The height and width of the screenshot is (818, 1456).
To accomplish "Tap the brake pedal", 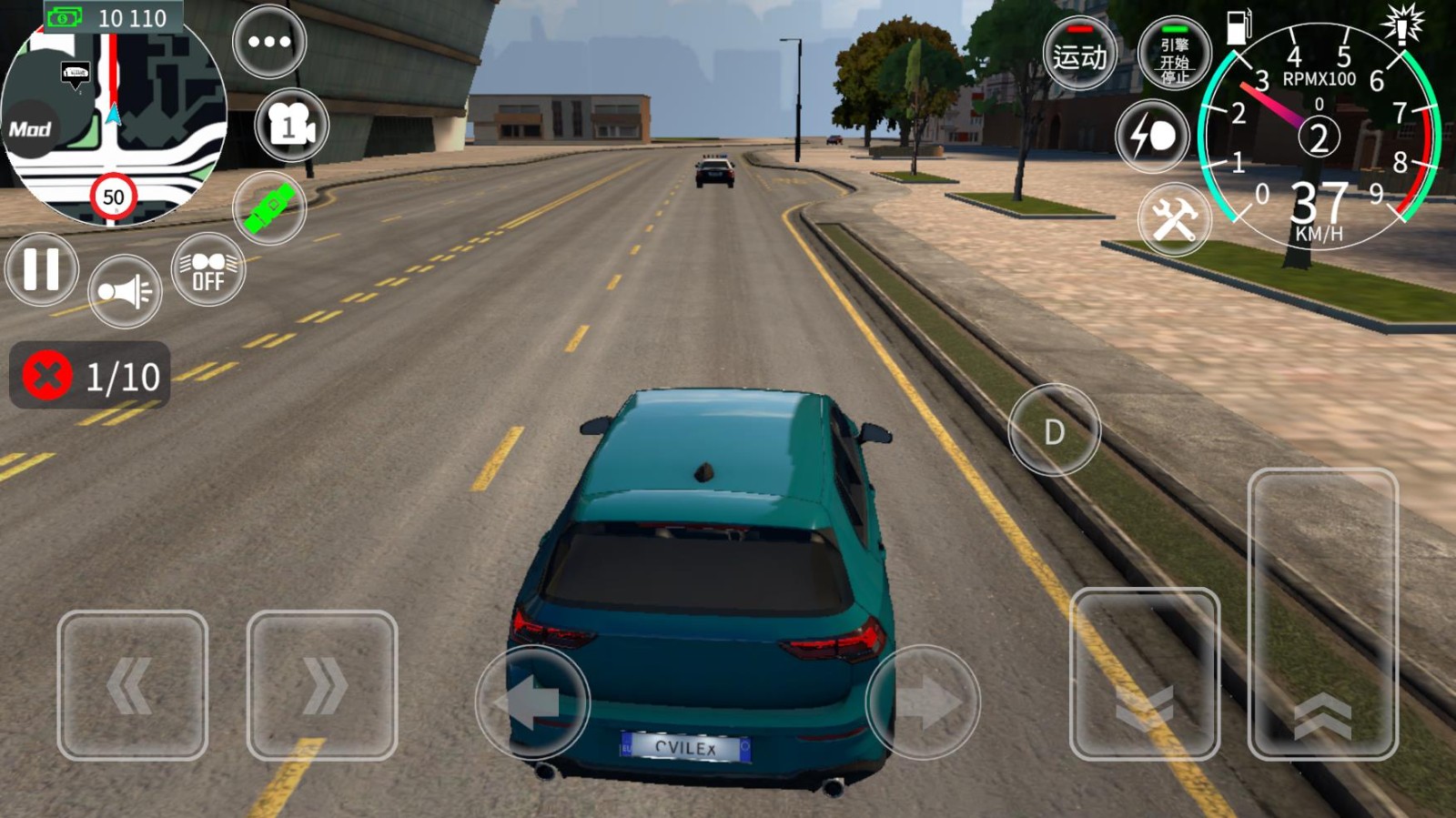I will click(x=1144, y=674).
